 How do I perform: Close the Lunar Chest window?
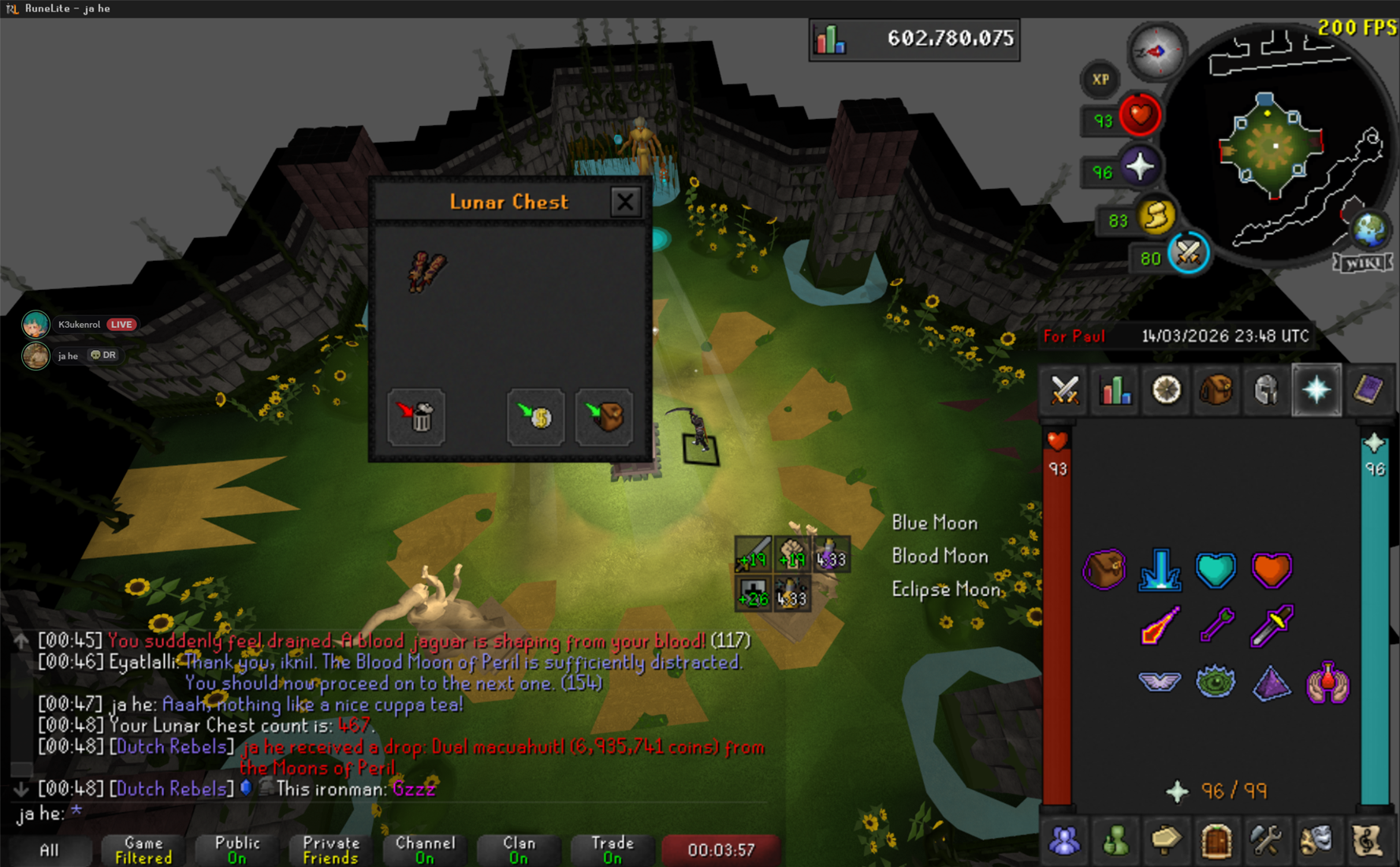(625, 203)
